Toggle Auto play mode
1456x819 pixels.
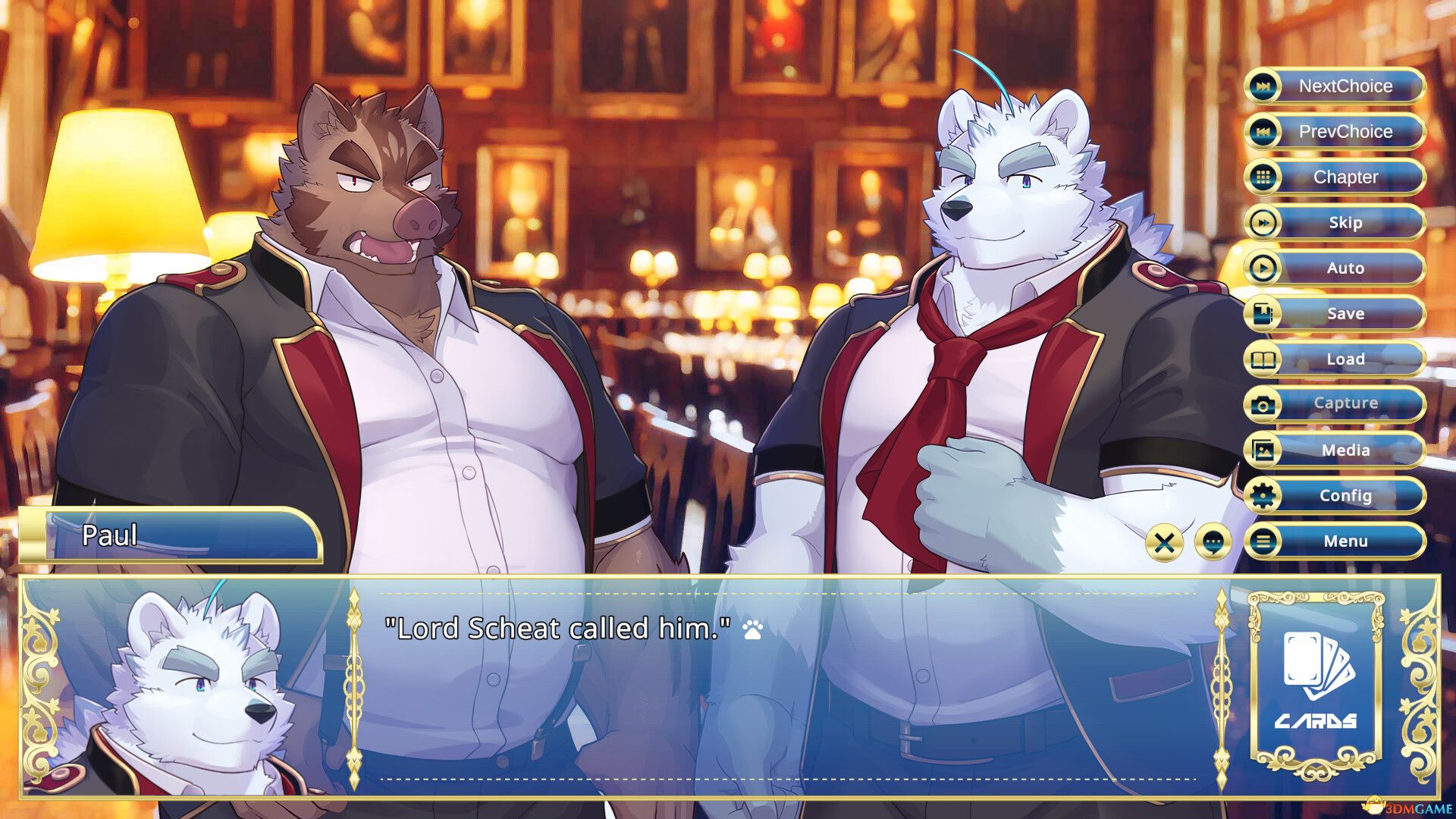pos(1342,268)
